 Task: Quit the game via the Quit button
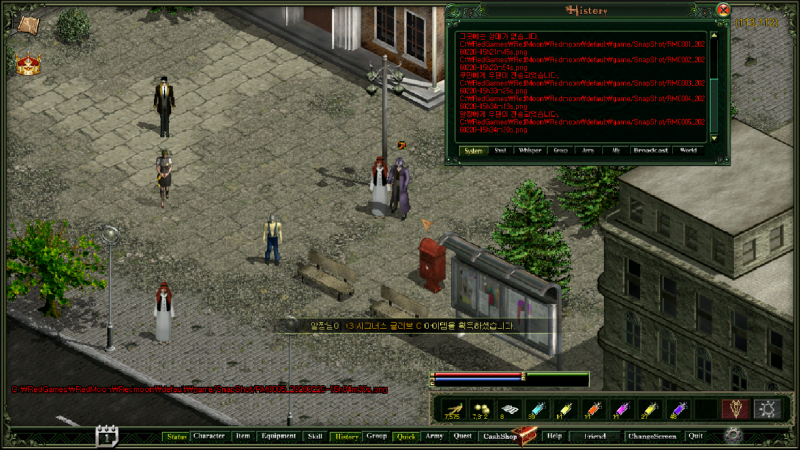pos(695,436)
